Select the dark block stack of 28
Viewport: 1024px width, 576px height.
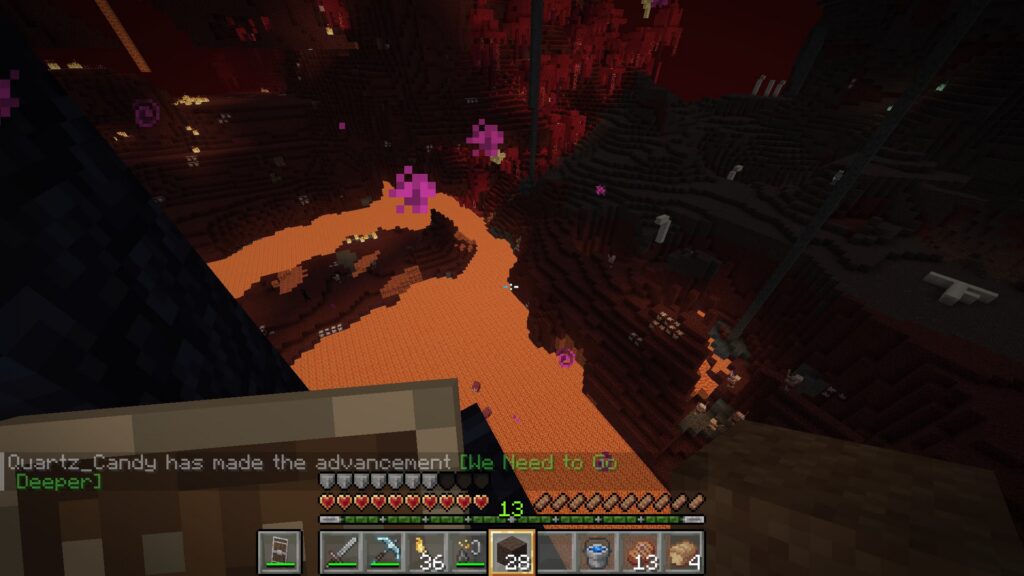[x=512, y=552]
